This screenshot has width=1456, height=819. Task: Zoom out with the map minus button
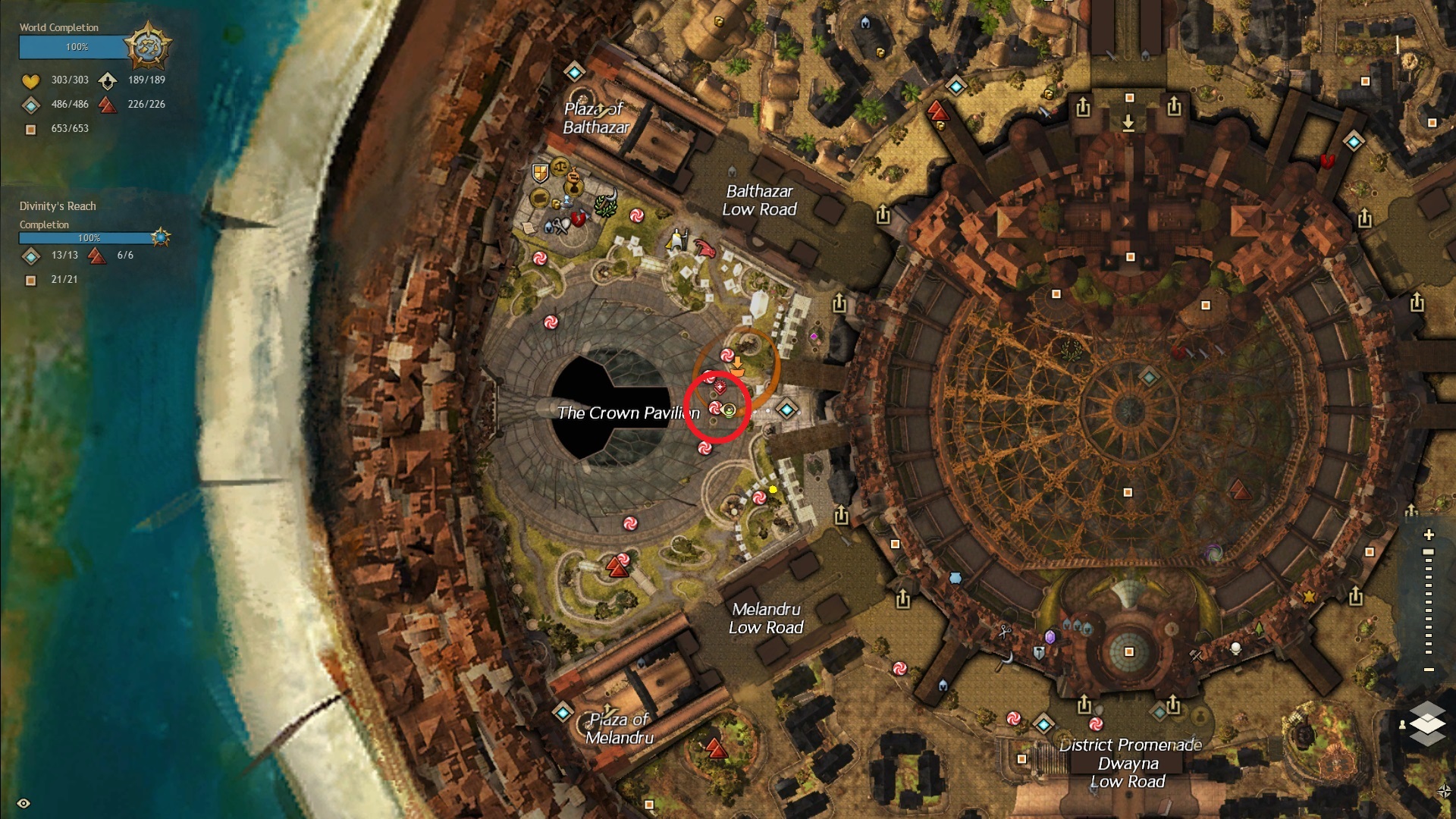click(1429, 670)
